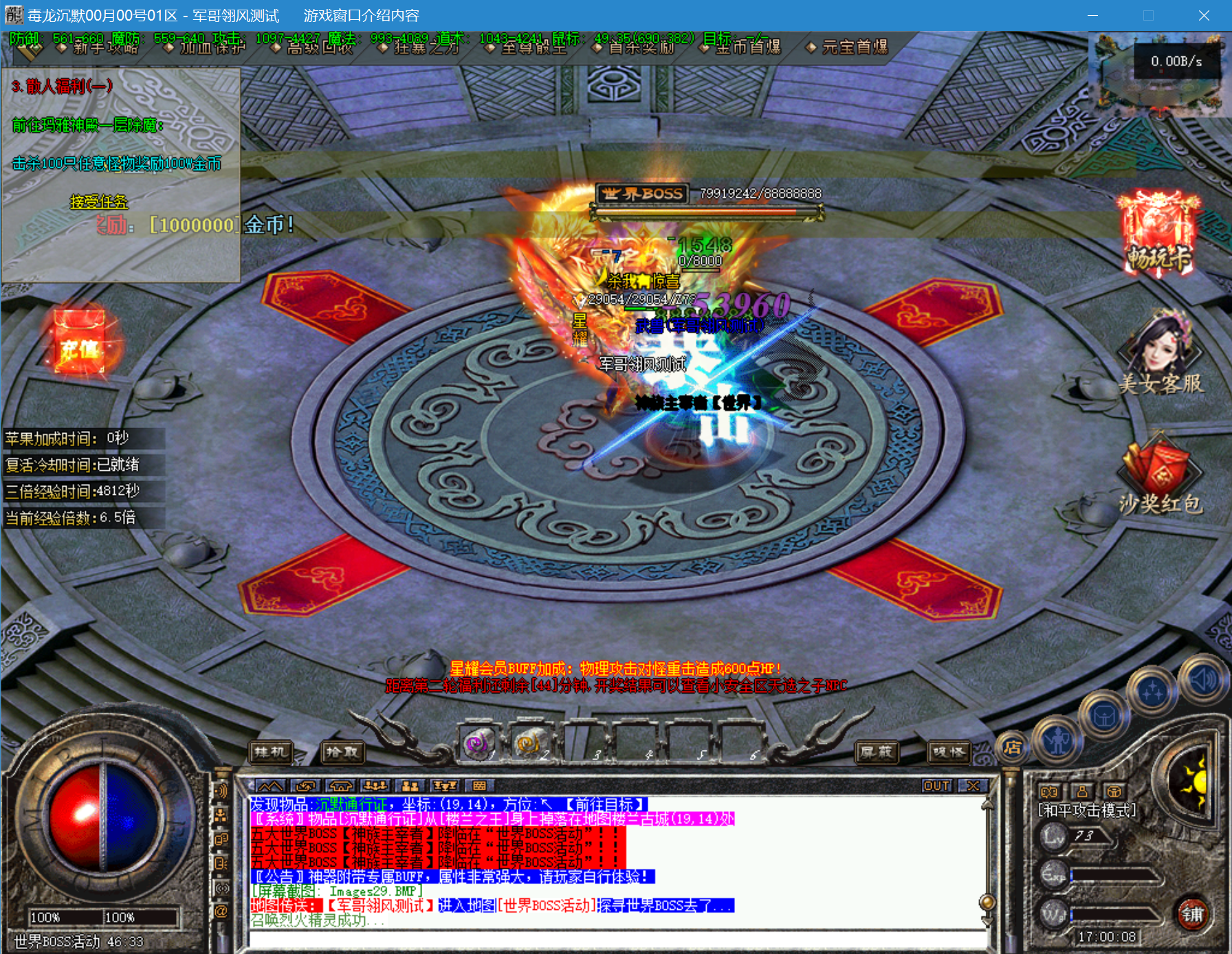Open the 沙奖红包 red packet icon
The image size is (1232, 954).
pyautogui.click(x=1160, y=474)
